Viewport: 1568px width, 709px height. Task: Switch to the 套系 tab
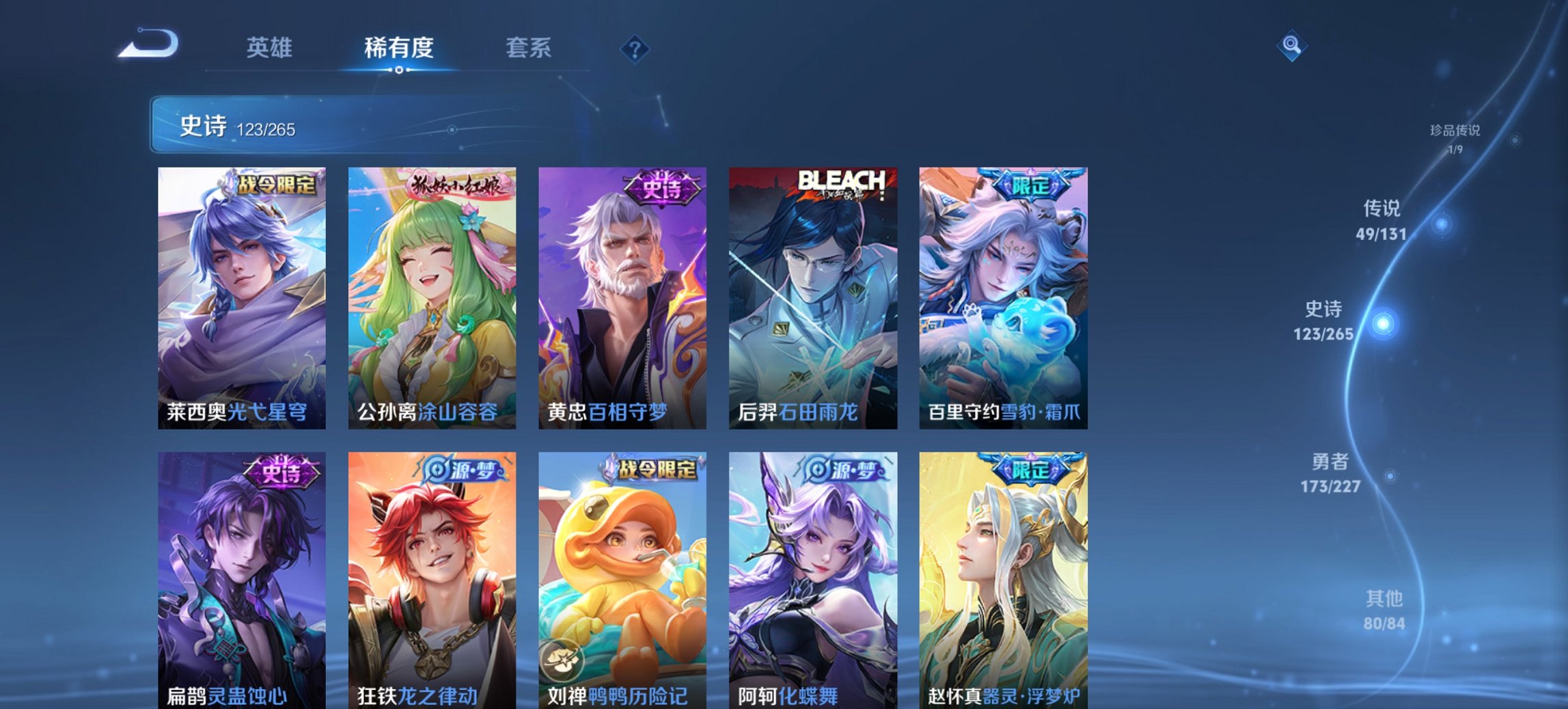coord(529,48)
